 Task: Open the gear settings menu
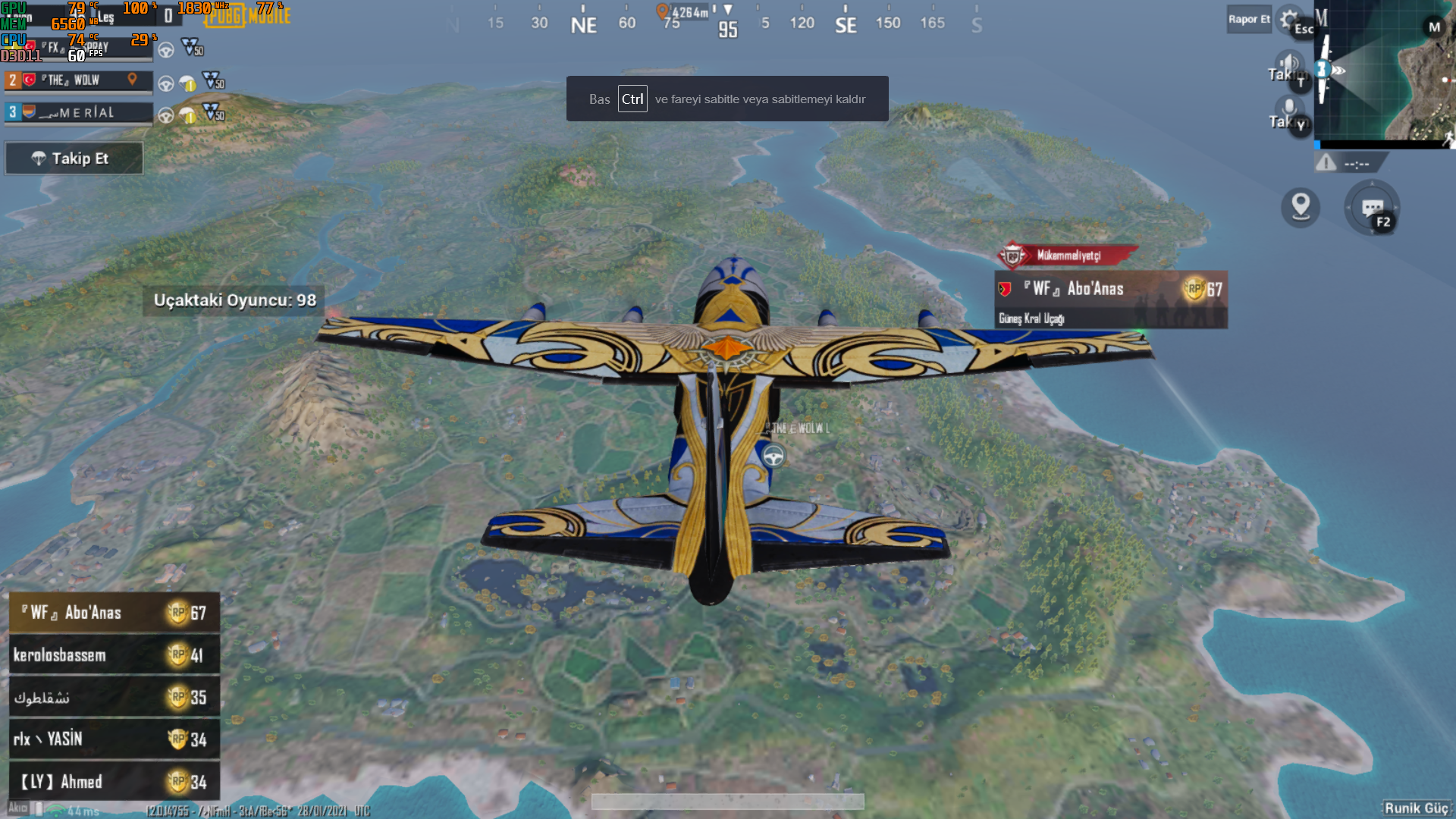(x=1288, y=18)
